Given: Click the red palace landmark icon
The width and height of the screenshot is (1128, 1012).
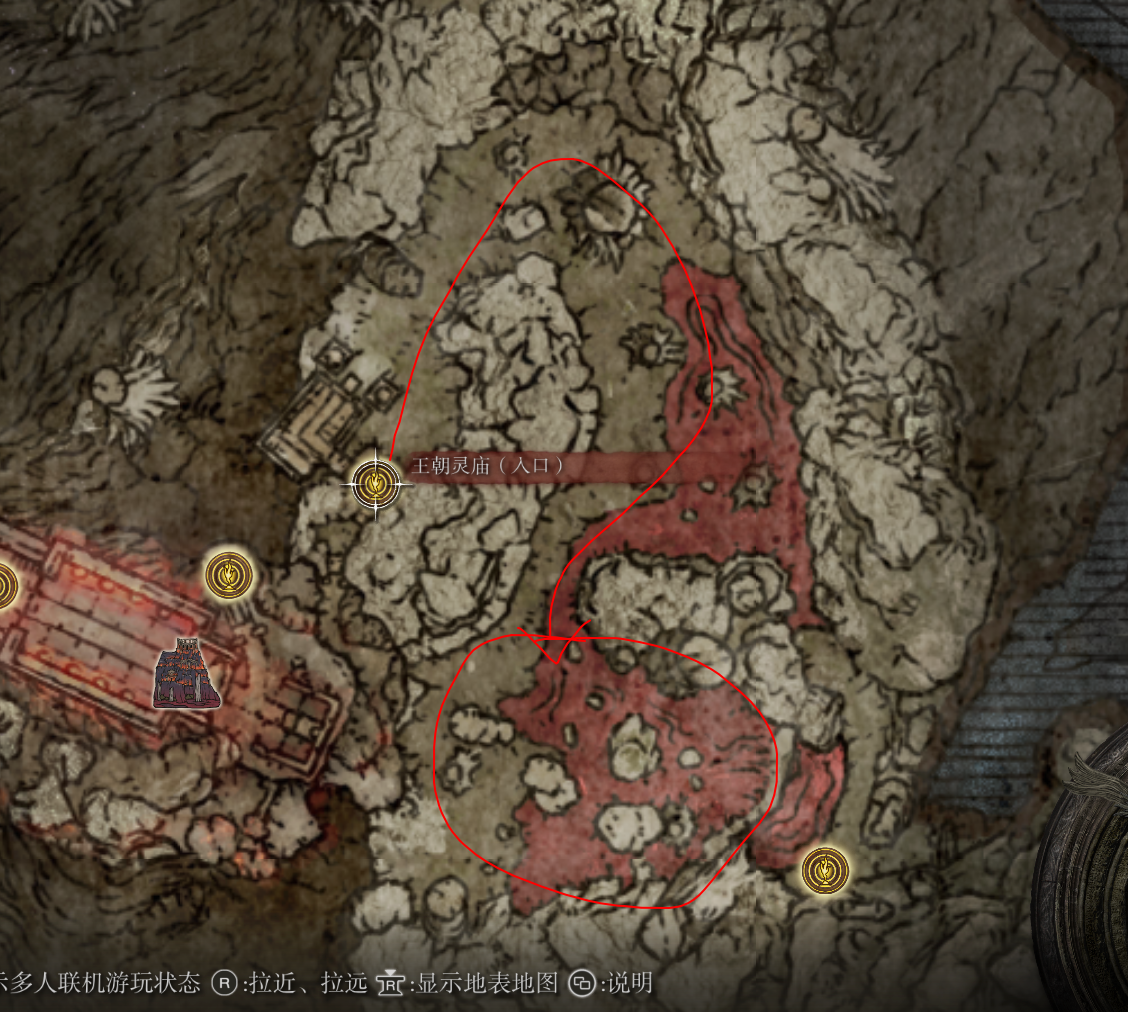Looking at the screenshot, I should click(188, 673).
